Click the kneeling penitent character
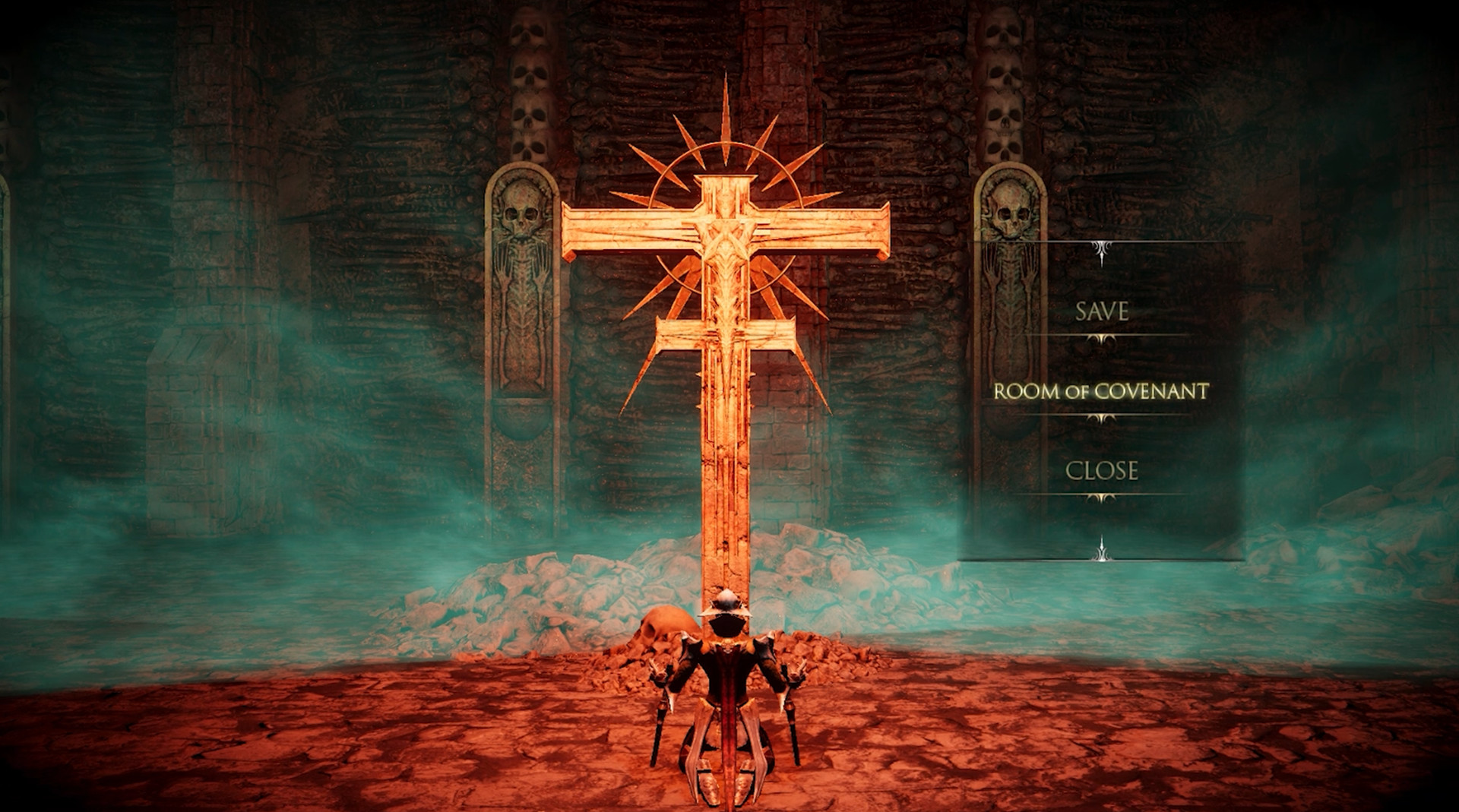1459x812 pixels. pos(727,699)
